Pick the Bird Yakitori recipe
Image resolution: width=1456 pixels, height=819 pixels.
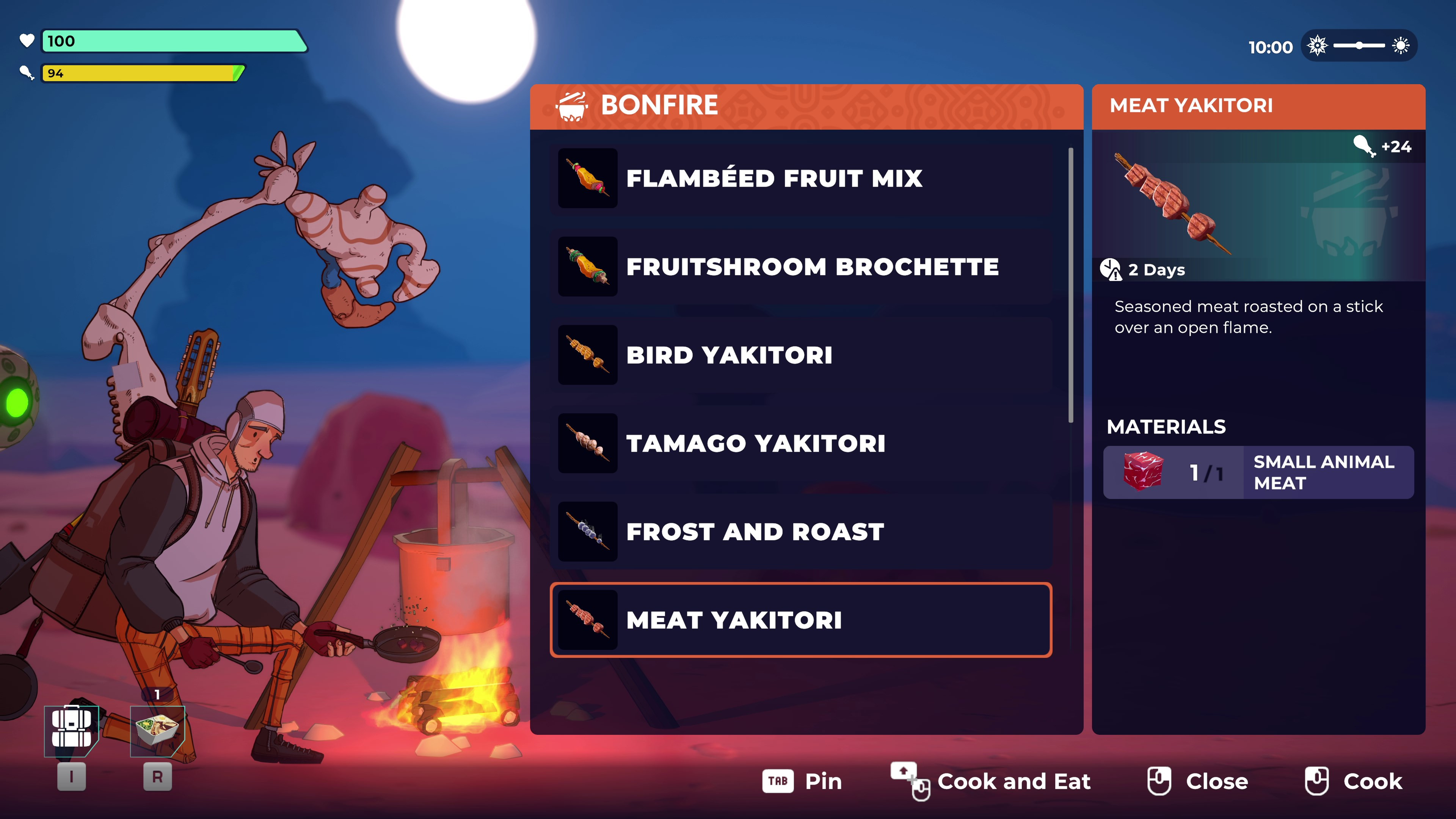click(x=800, y=355)
